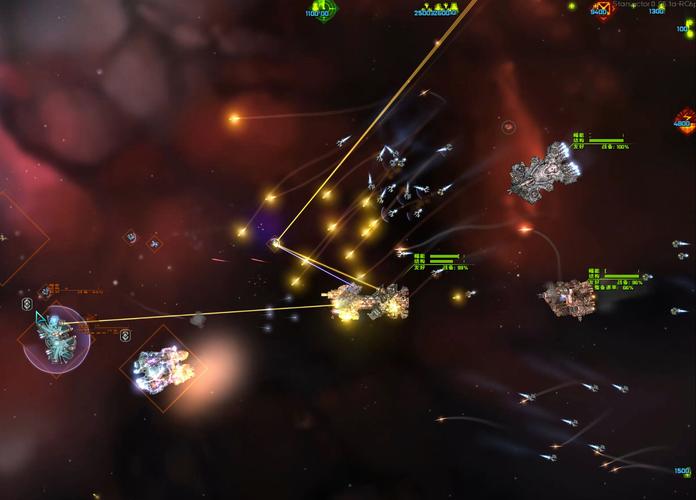This screenshot has width=696, height=500.
Task: Select the shielded ship in the orange diamond
Action: point(55,337)
